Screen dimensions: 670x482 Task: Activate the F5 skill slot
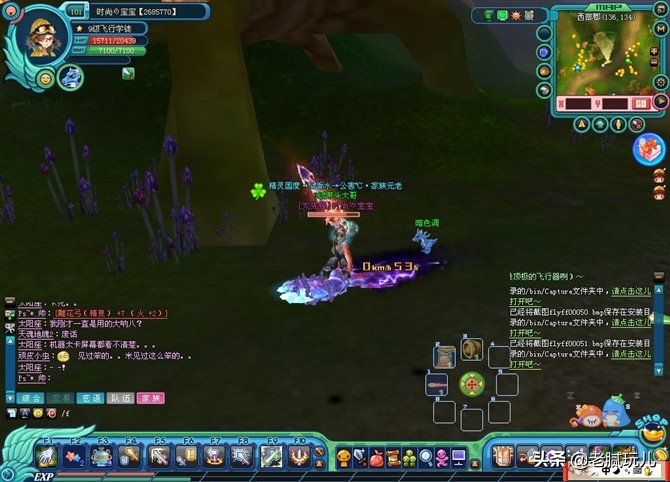point(159,457)
